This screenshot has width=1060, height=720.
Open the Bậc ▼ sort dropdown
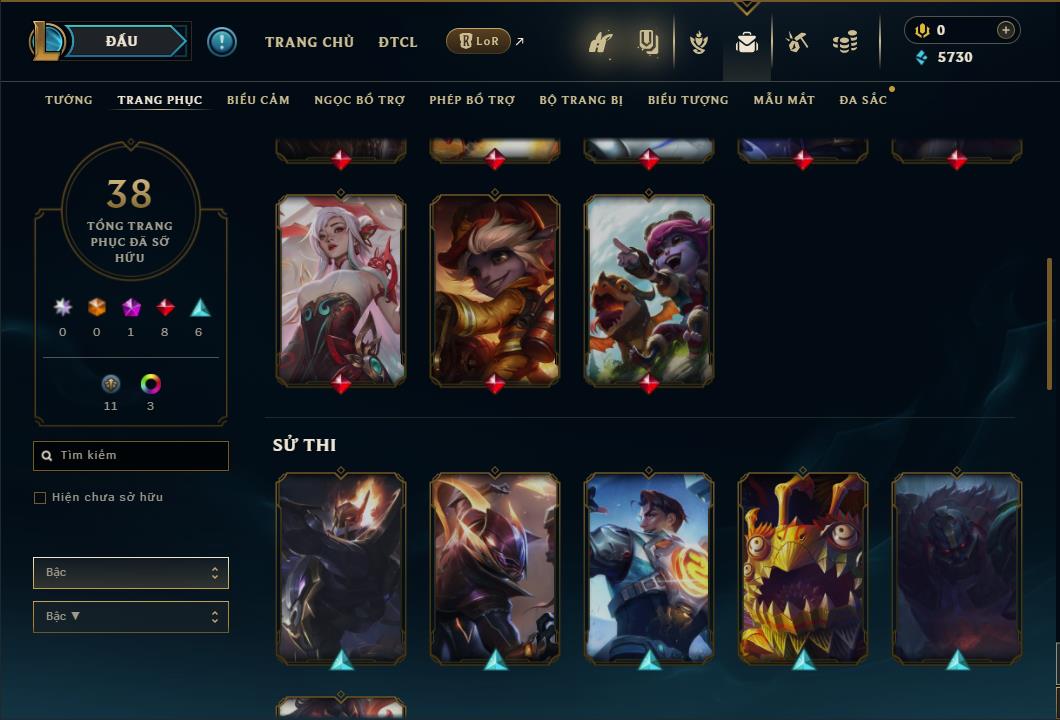coord(131,617)
